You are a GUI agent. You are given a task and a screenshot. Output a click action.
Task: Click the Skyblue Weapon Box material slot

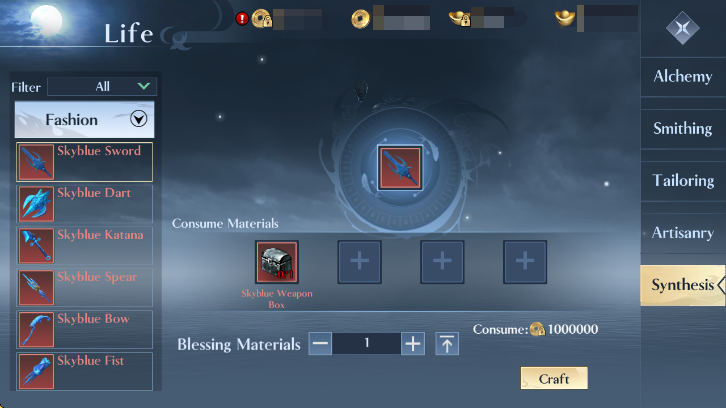point(277,262)
